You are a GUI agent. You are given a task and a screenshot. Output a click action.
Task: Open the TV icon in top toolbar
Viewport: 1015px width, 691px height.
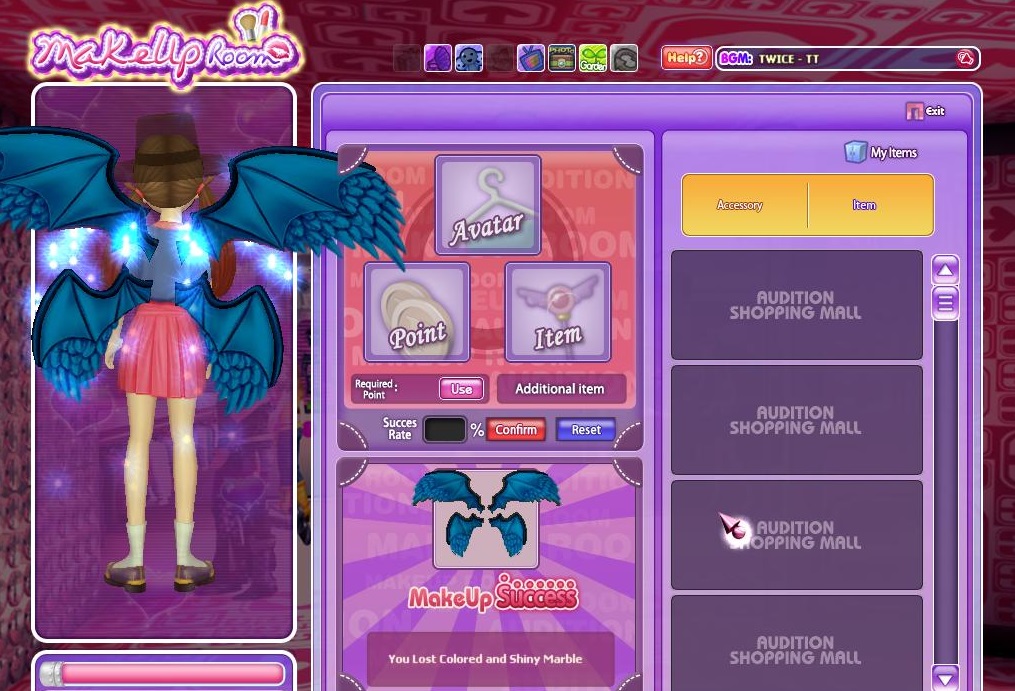tap(530, 58)
